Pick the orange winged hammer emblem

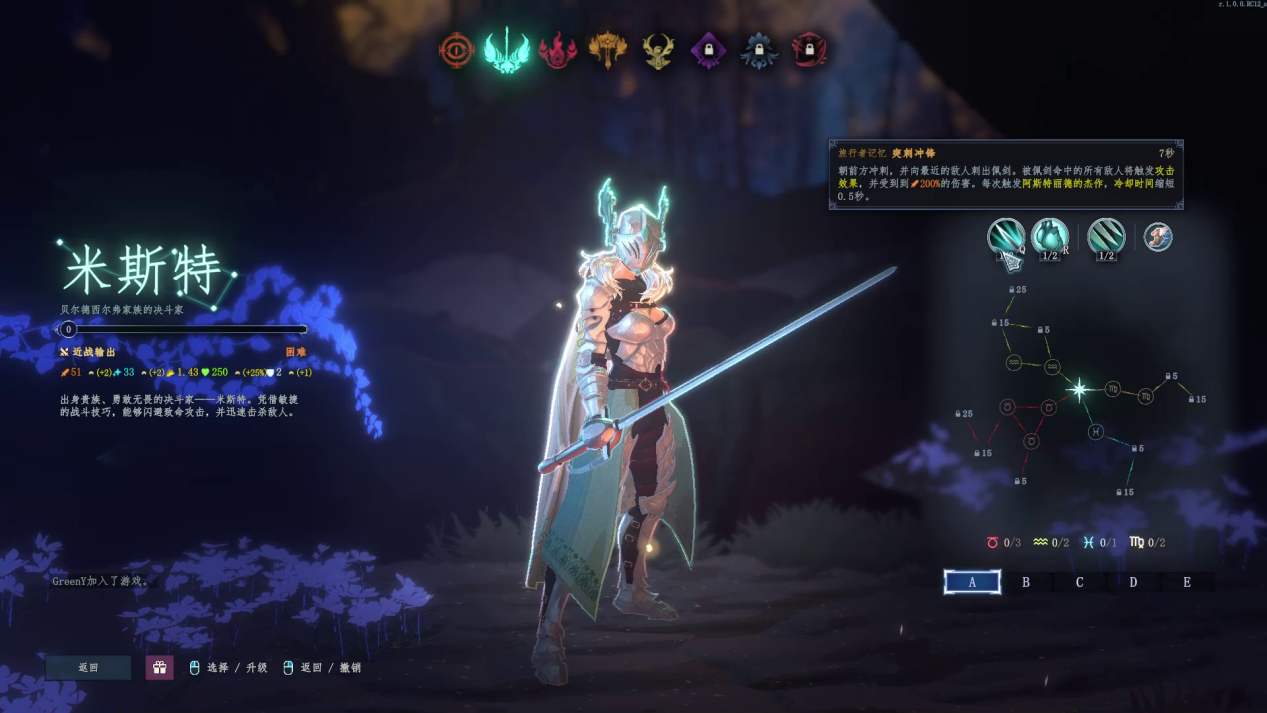(608, 50)
